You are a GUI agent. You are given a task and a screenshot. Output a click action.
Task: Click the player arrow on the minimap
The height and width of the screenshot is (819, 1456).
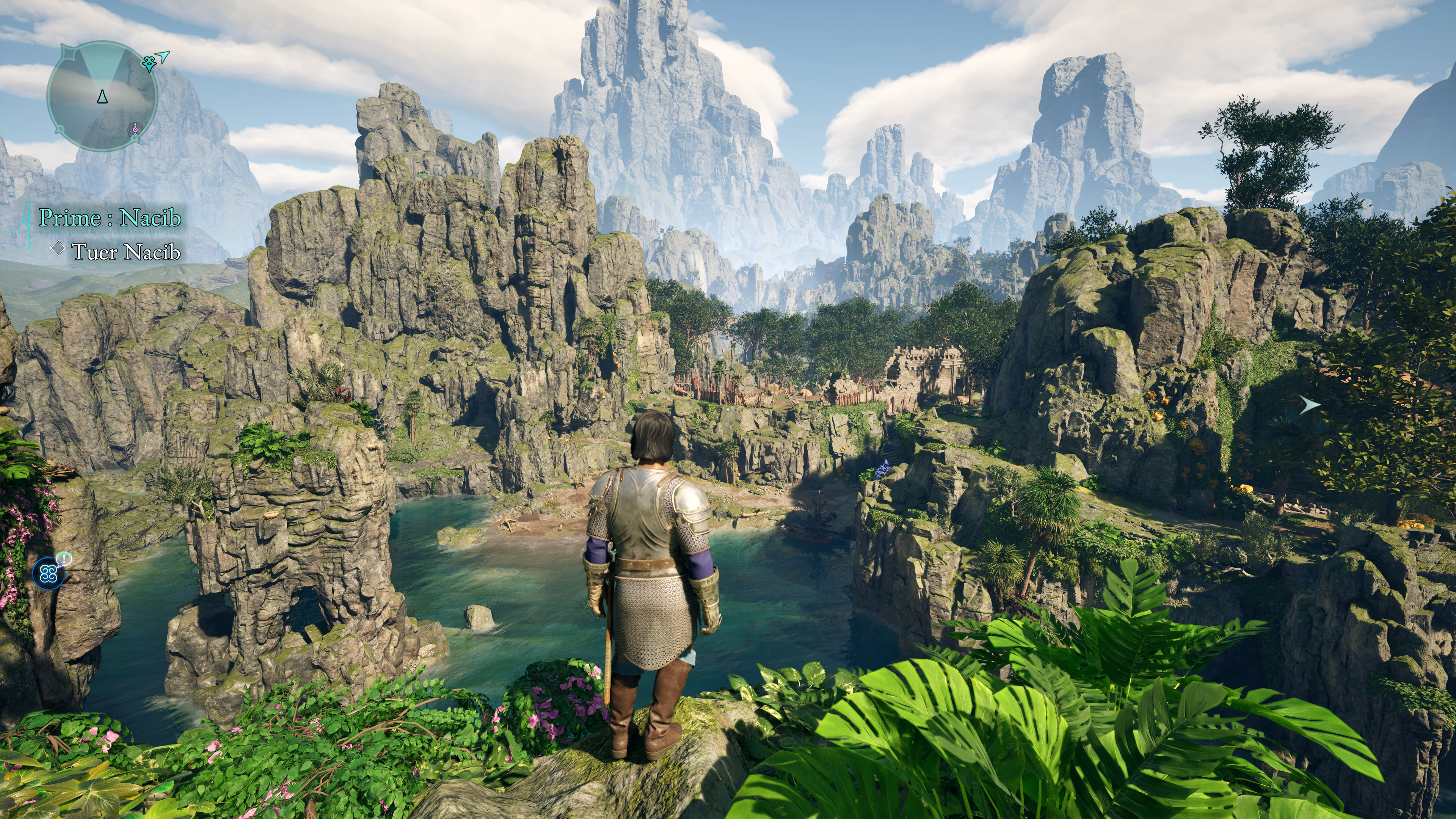102,97
